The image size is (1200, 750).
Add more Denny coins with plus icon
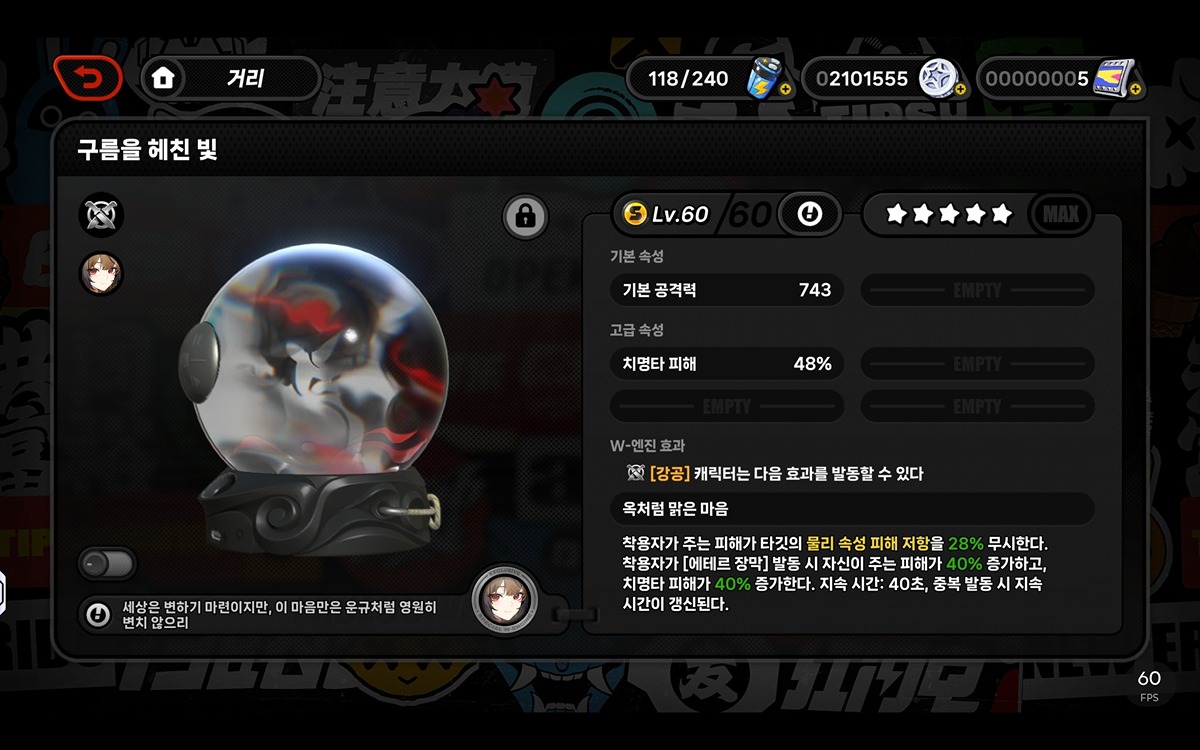click(x=960, y=90)
